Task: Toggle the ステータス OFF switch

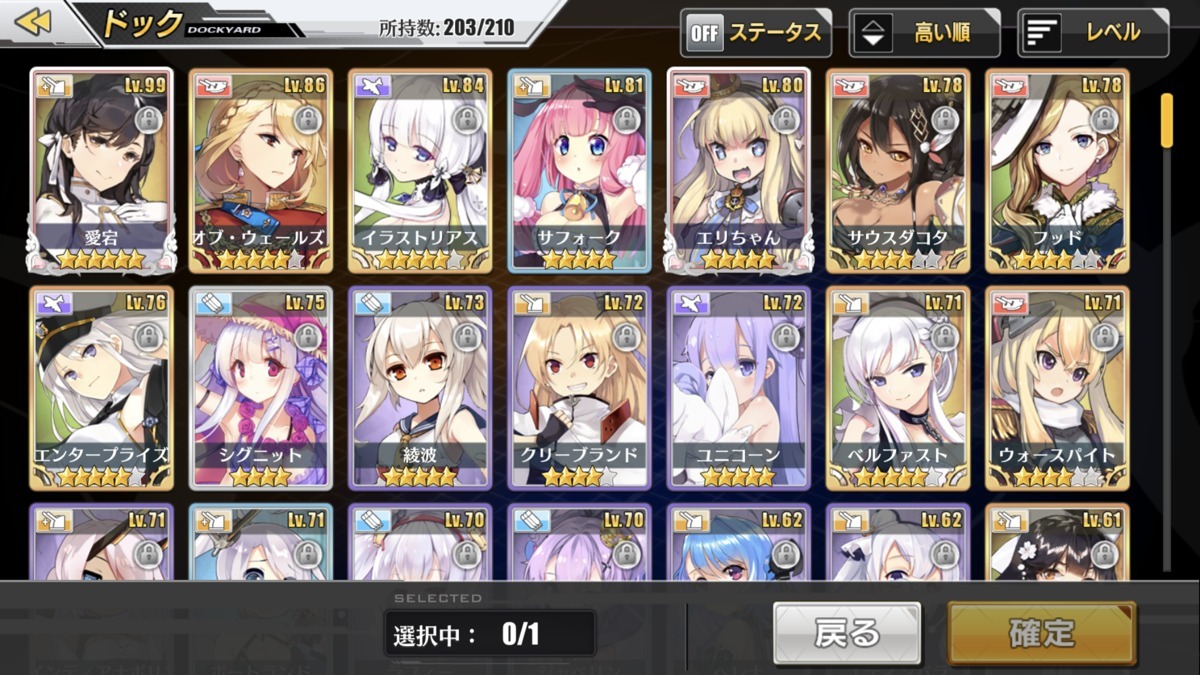Action: [x=755, y=33]
